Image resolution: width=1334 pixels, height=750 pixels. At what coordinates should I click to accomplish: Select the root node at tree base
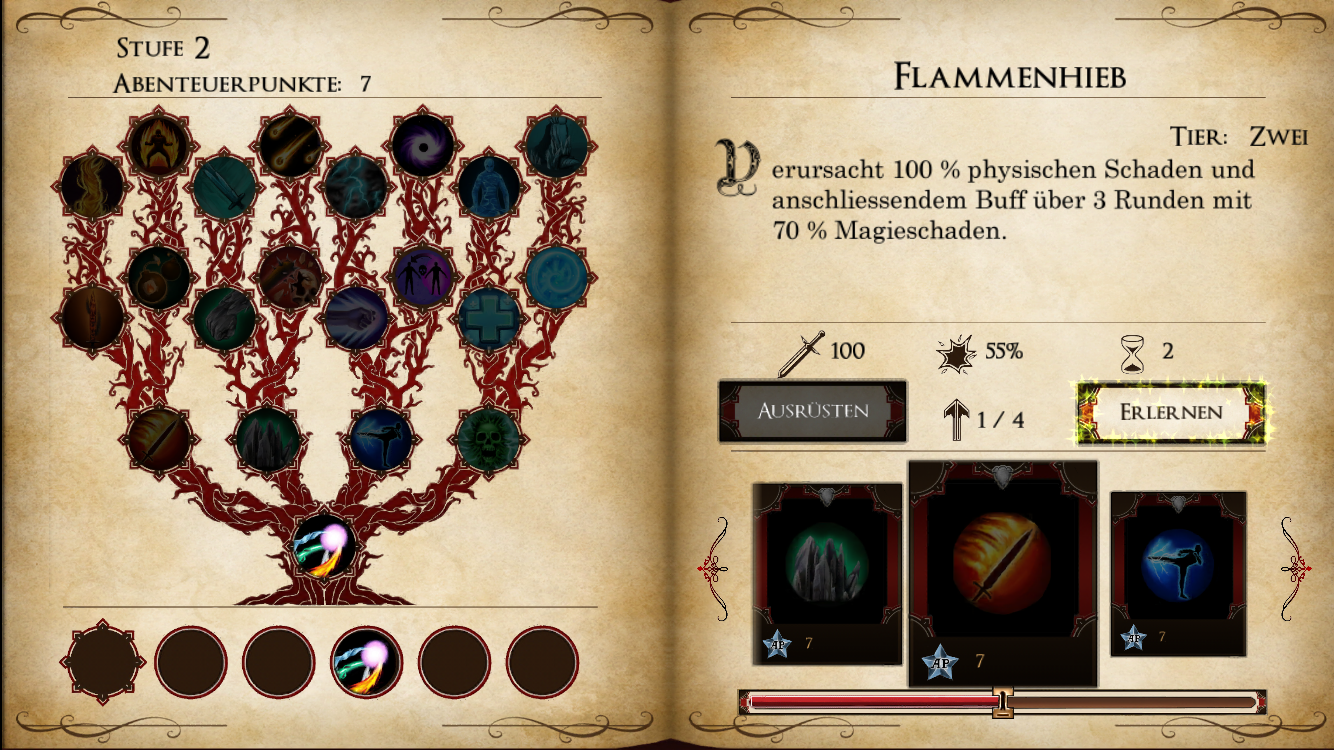click(x=325, y=546)
